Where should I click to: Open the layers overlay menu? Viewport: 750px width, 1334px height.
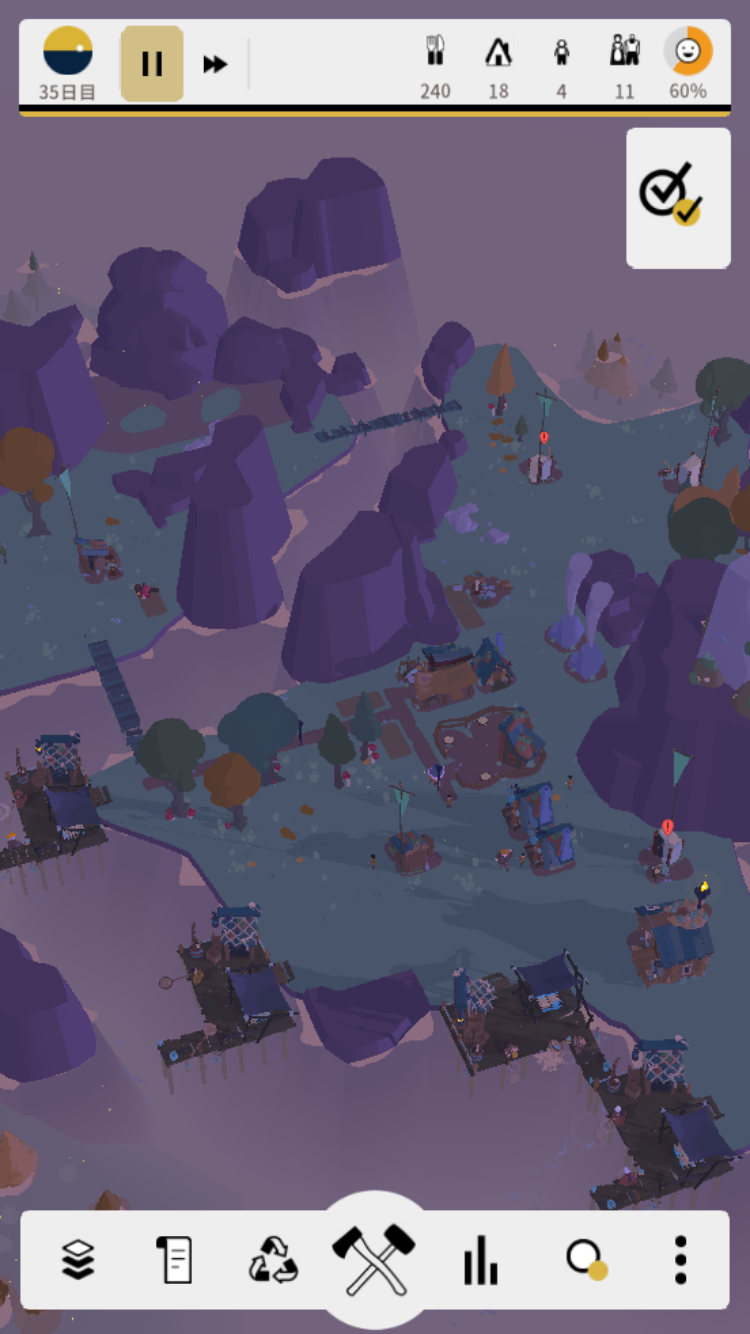[x=78, y=1259]
